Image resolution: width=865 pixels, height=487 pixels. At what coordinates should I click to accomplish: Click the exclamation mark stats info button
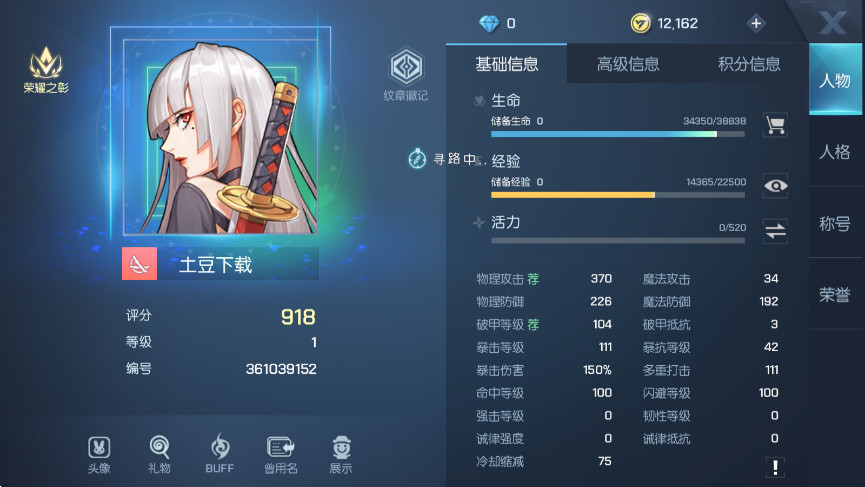(775, 466)
